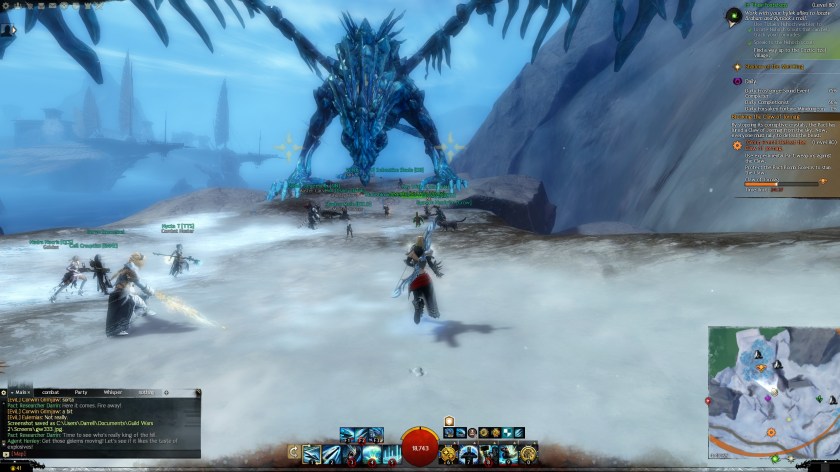Open the combat chat tab

pos(50,392)
